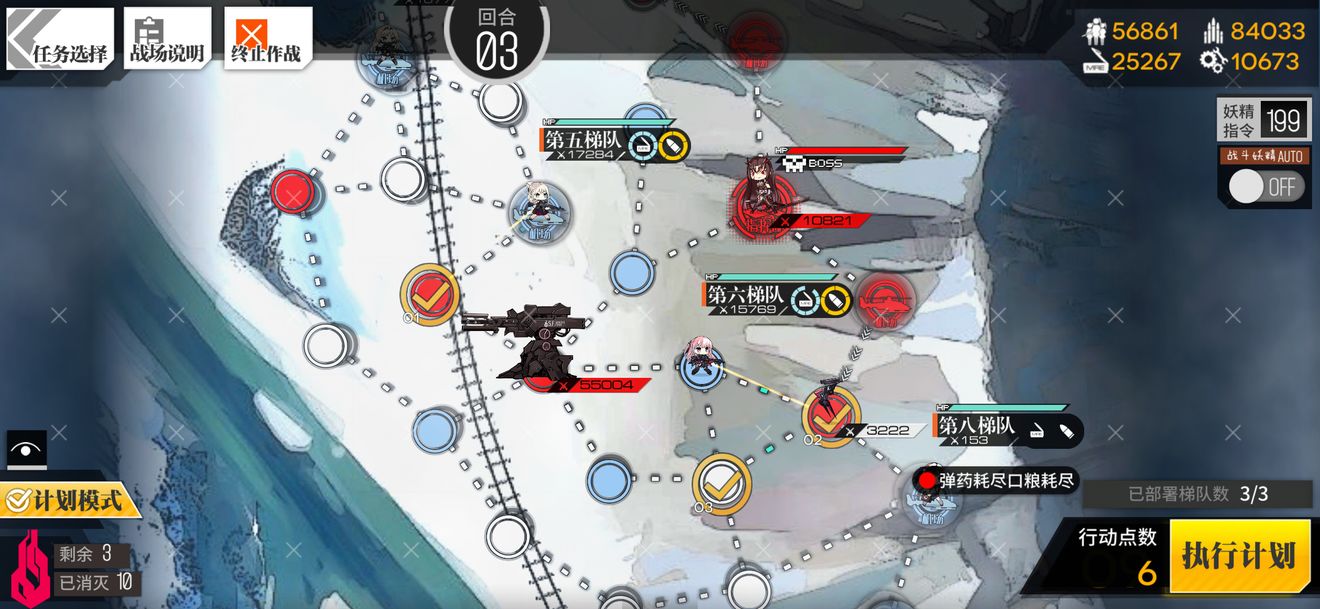Click 终止作战 to abort the mission
Screen dimensions: 1320x609
(267, 40)
